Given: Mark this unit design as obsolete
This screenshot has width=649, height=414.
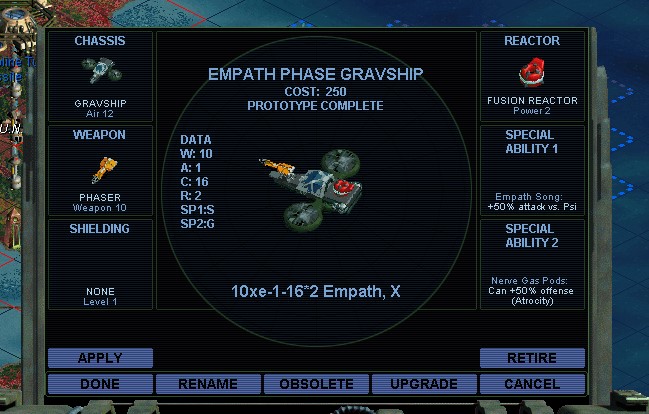Looking at the screenshot, I should click(x=316, y=384).
